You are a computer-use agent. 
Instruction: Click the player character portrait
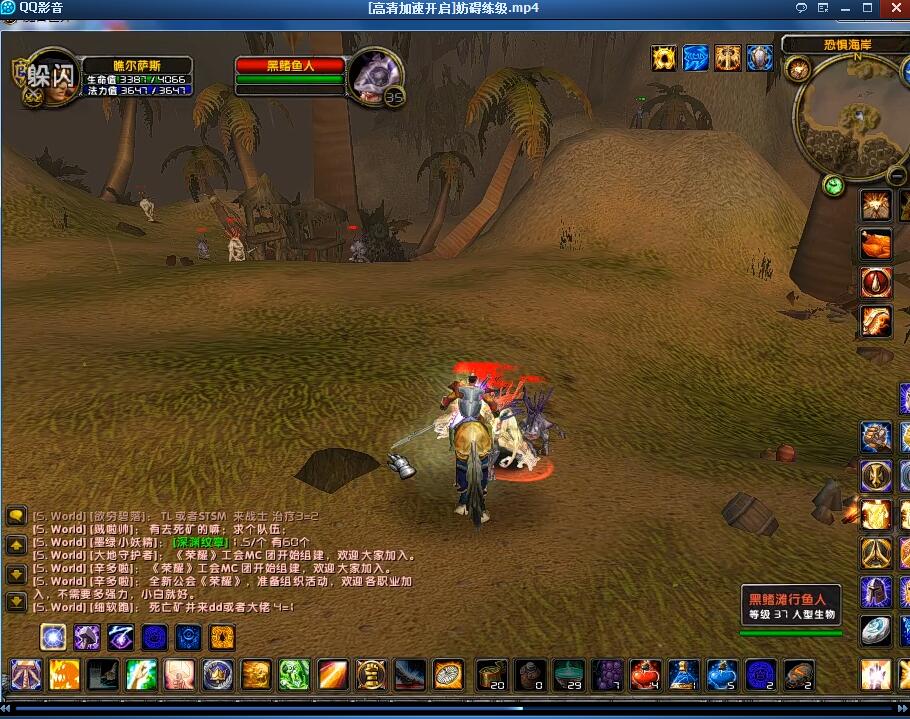coord(52,75)
